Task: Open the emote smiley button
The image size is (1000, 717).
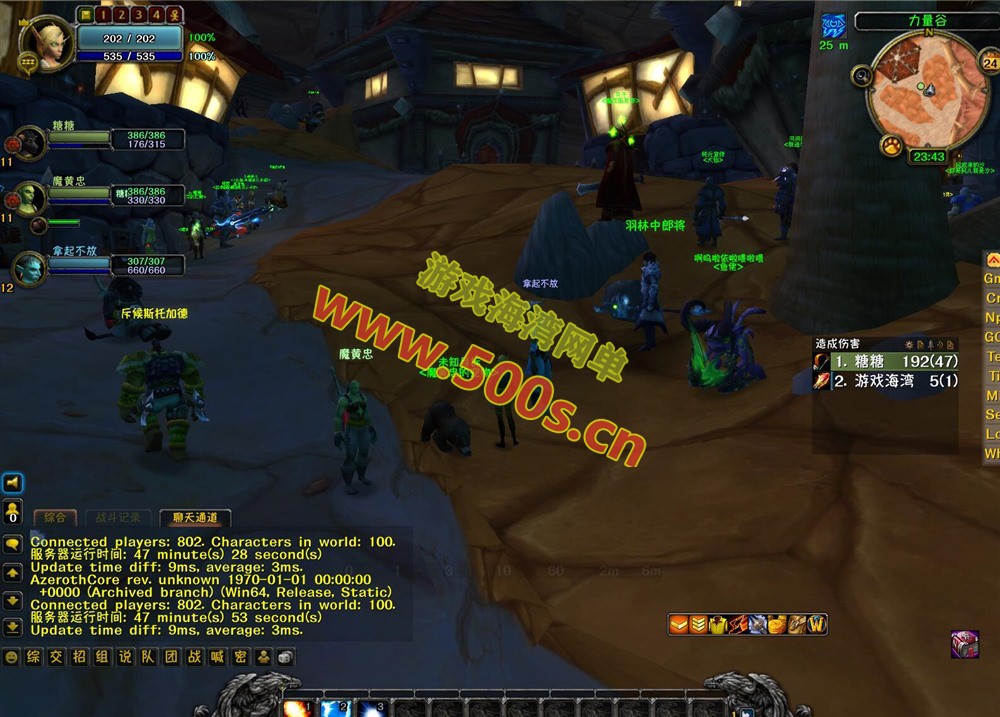Action: click(x=12, y=657)
